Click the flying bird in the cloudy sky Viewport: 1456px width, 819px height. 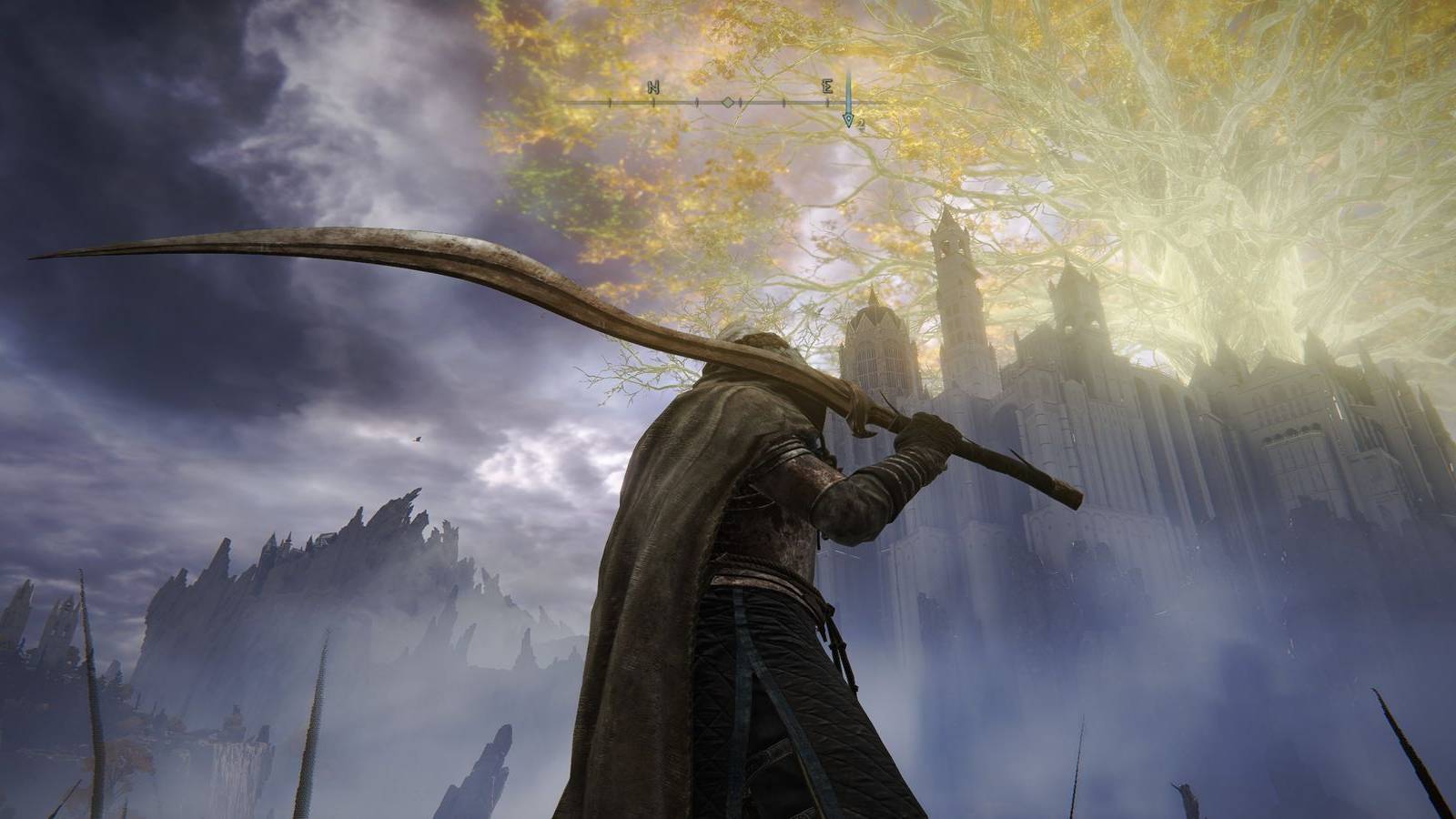pyautogui.click(x=416, y=440)
